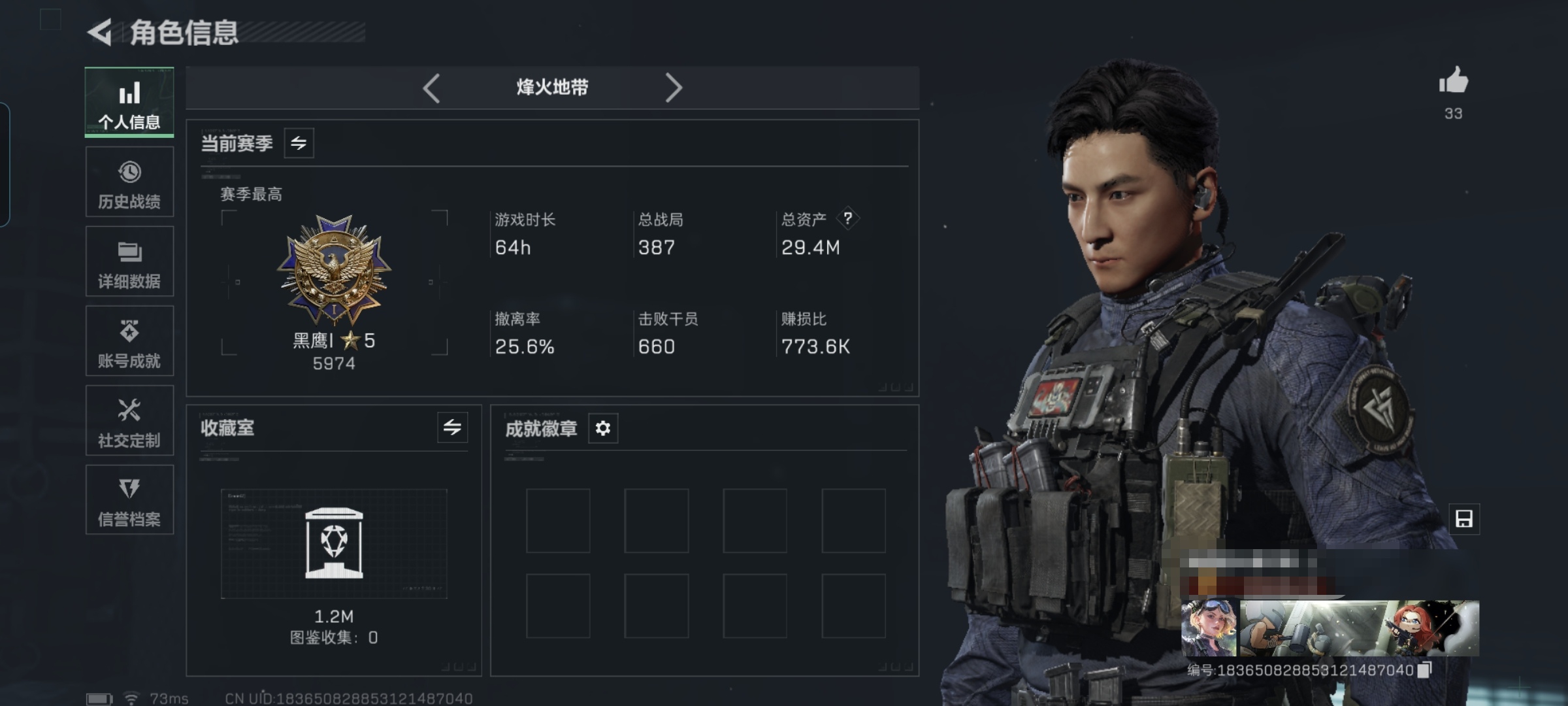This screenshot has width=1568, height=706.
Task: Give a thumbs-up like to this player
Action: pos(1453,82)
